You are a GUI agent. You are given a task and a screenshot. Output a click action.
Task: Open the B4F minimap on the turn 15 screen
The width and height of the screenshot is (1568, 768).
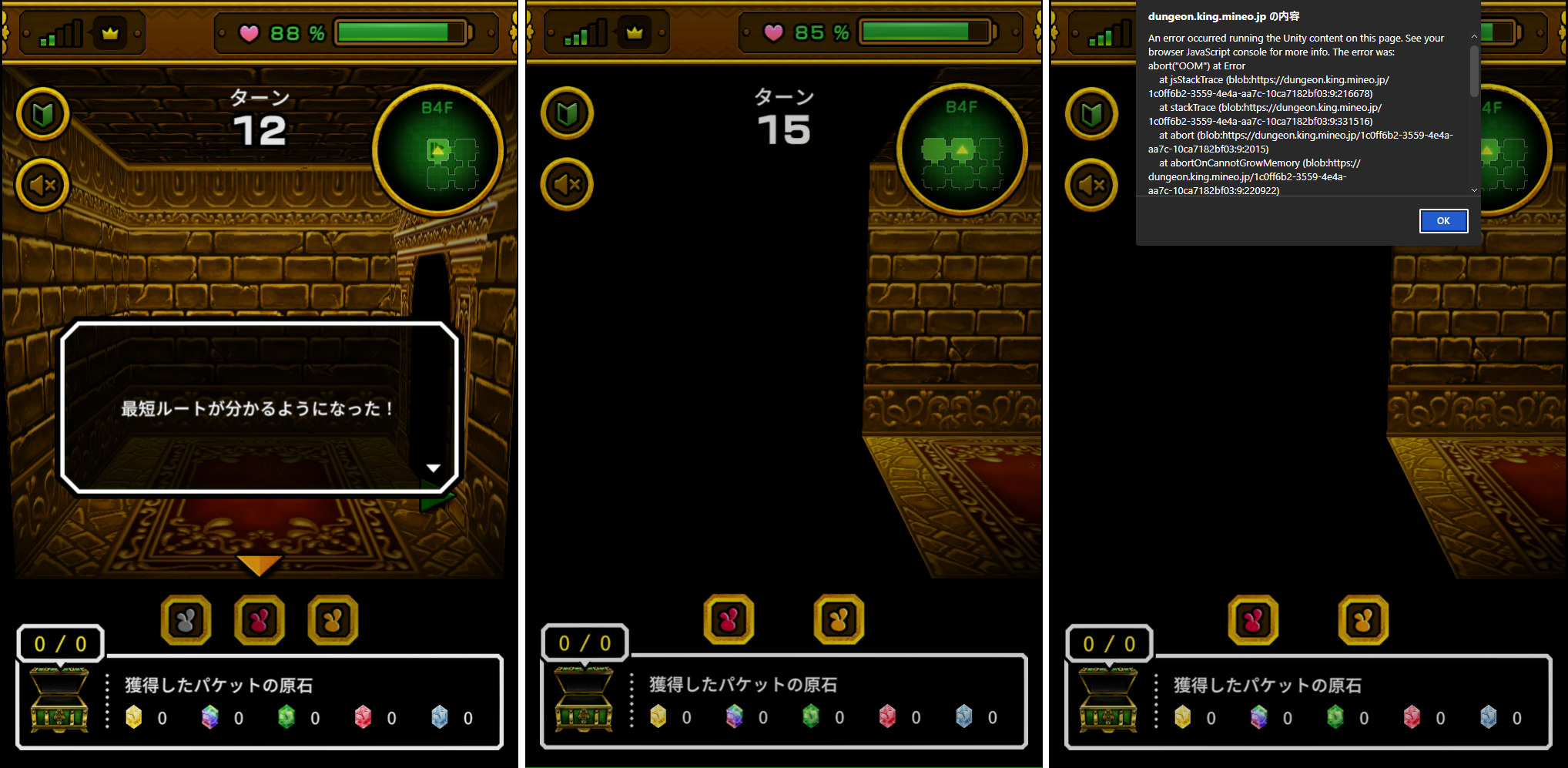click(961, 150)
